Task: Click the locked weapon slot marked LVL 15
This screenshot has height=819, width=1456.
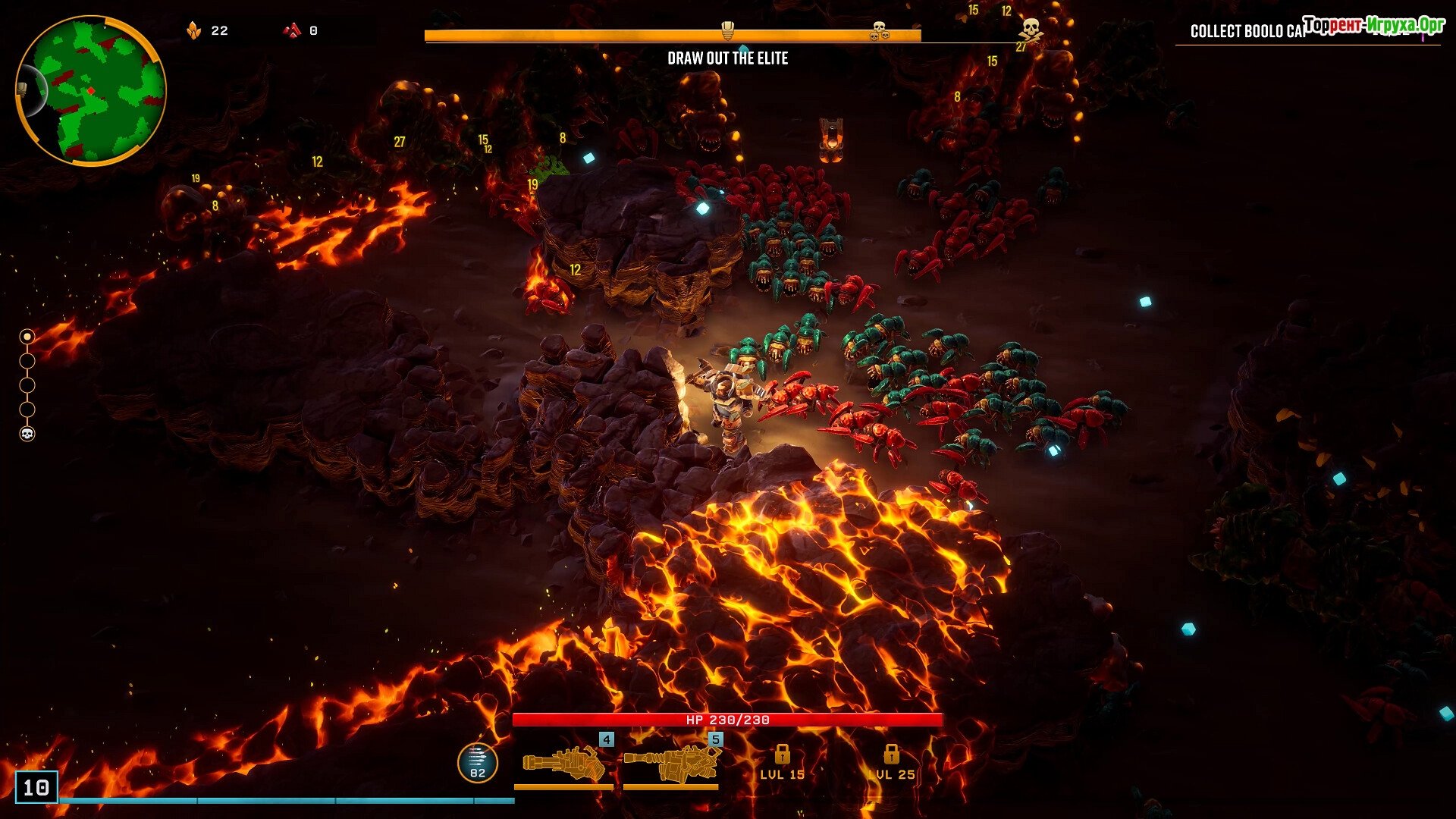Action: (x=782, y=762)
